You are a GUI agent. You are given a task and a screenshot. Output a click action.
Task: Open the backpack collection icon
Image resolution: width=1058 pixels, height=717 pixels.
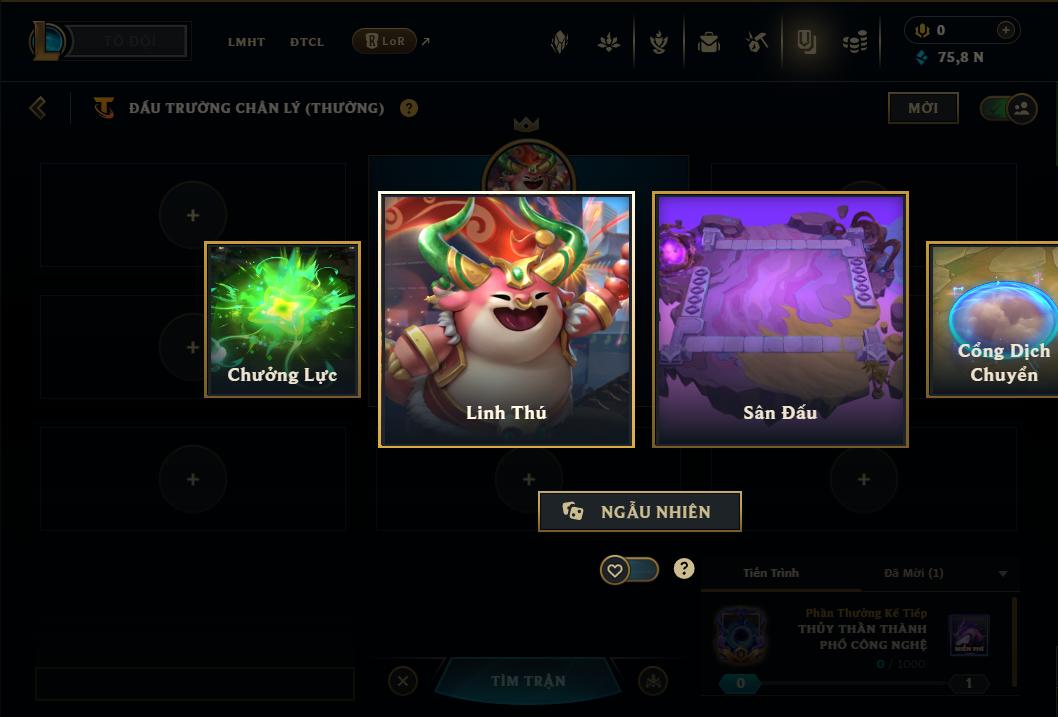[x=709, y=42]
